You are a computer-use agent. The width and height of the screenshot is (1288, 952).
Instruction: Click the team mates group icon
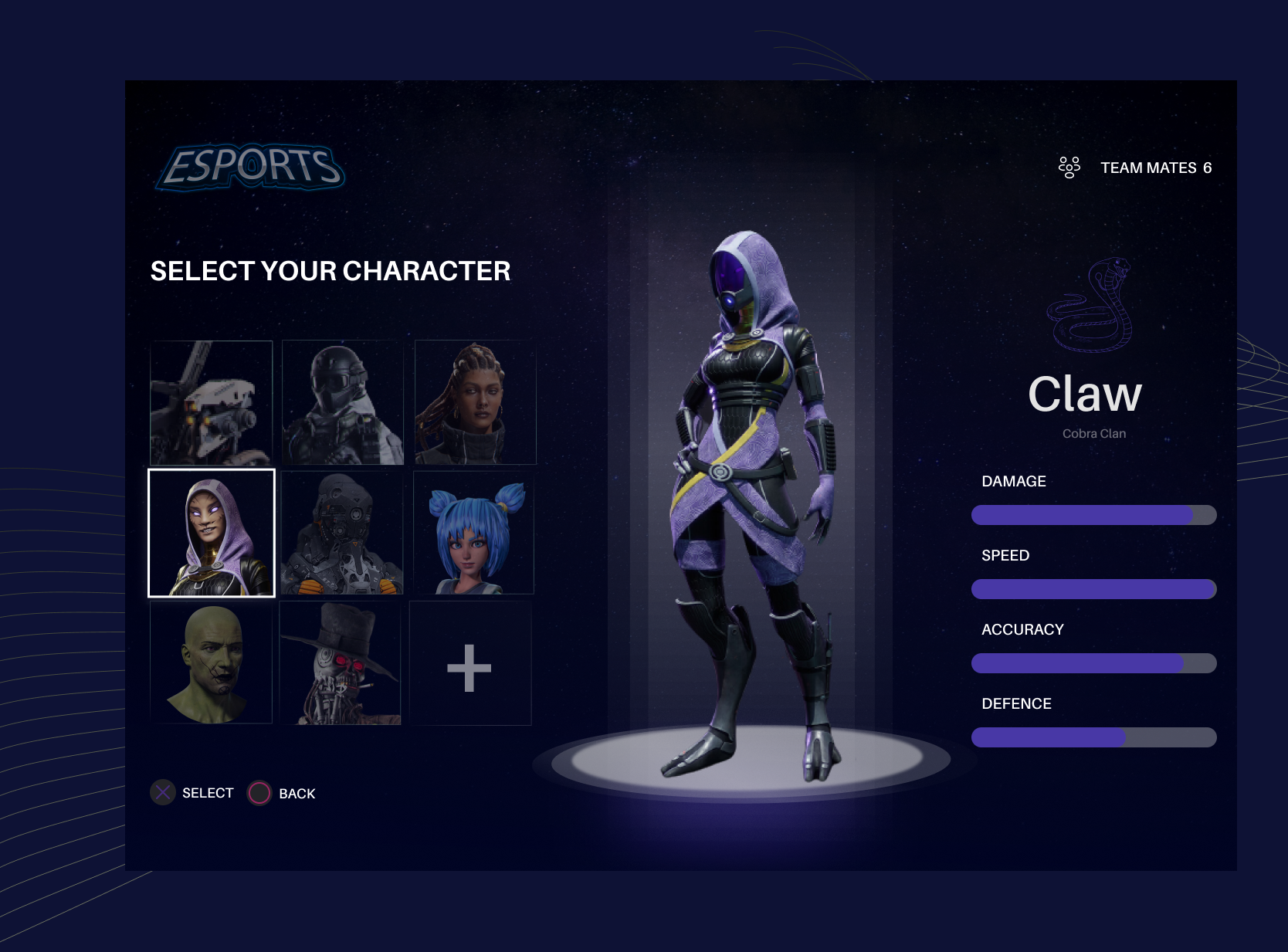tap(1069, 166)
